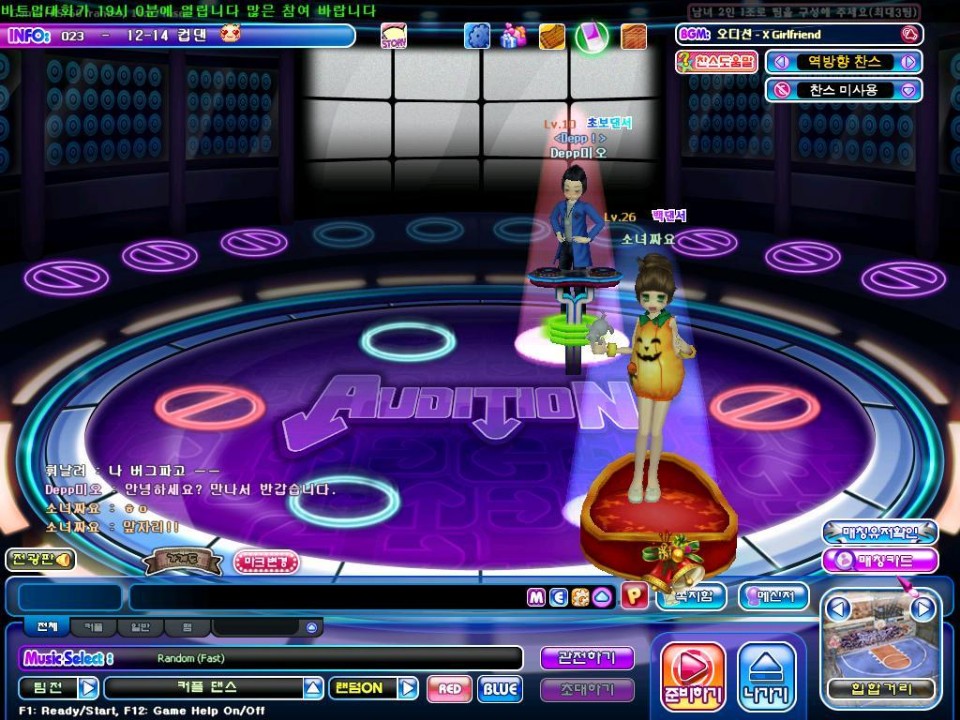Select next map with the right arrow
This screenshot has width=960, height=720.
click(x=923, y=607)
